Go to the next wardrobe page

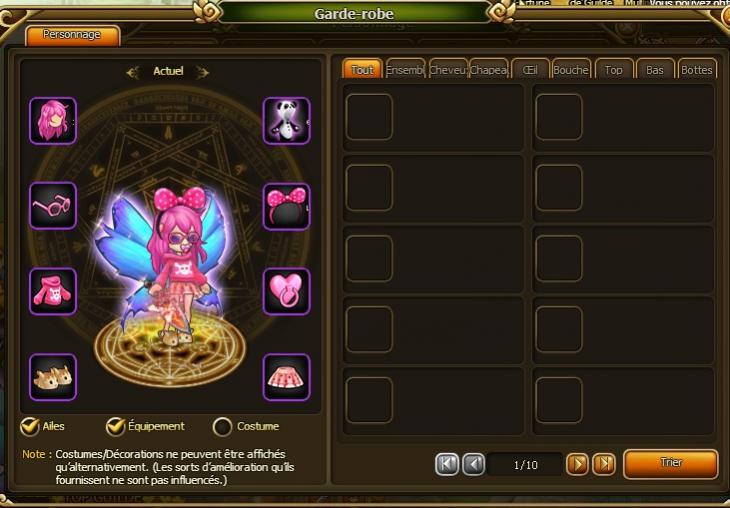pyautogui.click(x=577, y=464)
